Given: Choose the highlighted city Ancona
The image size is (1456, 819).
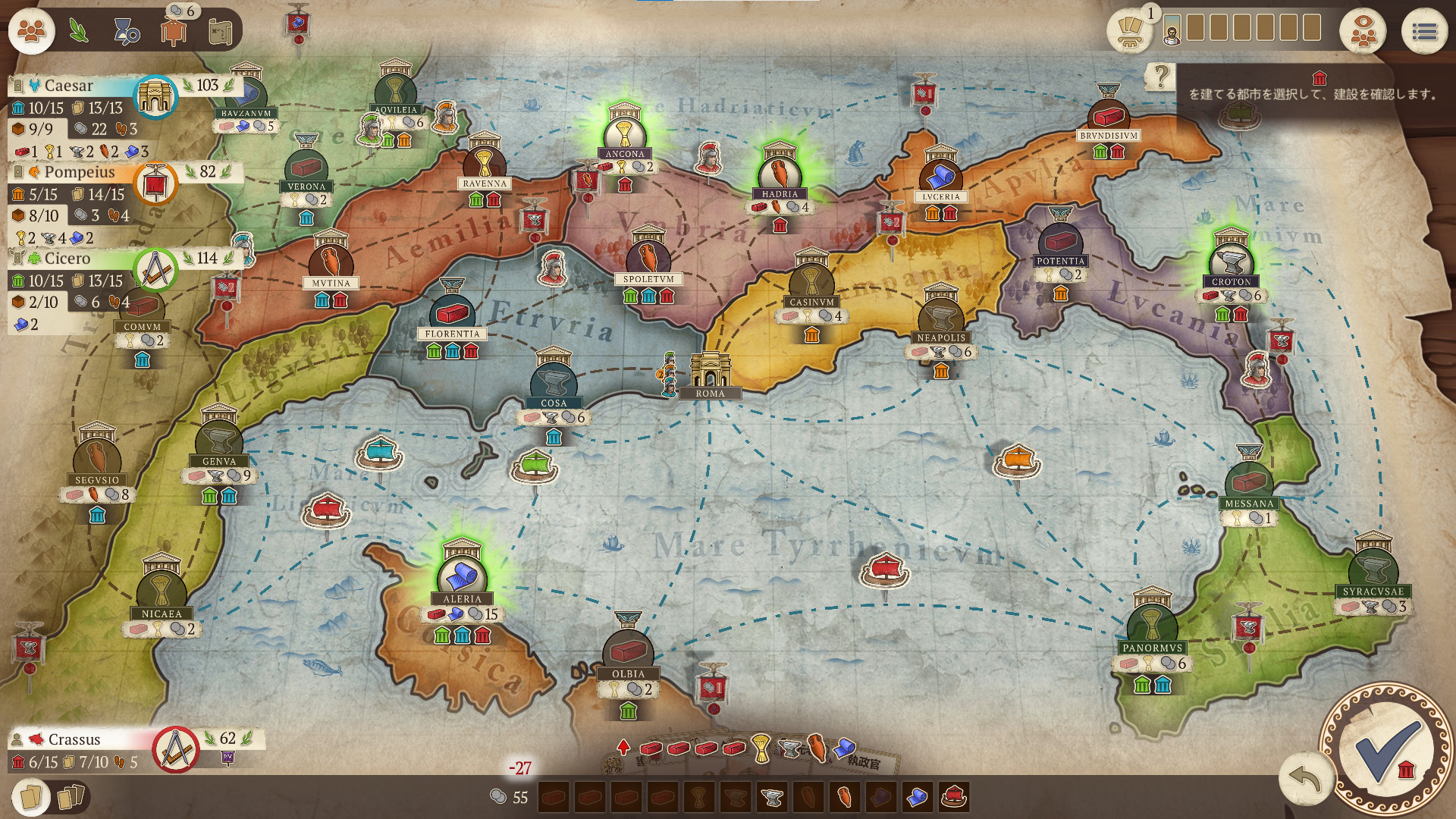Looking at the screenshot, I should [x=625, y=135].
